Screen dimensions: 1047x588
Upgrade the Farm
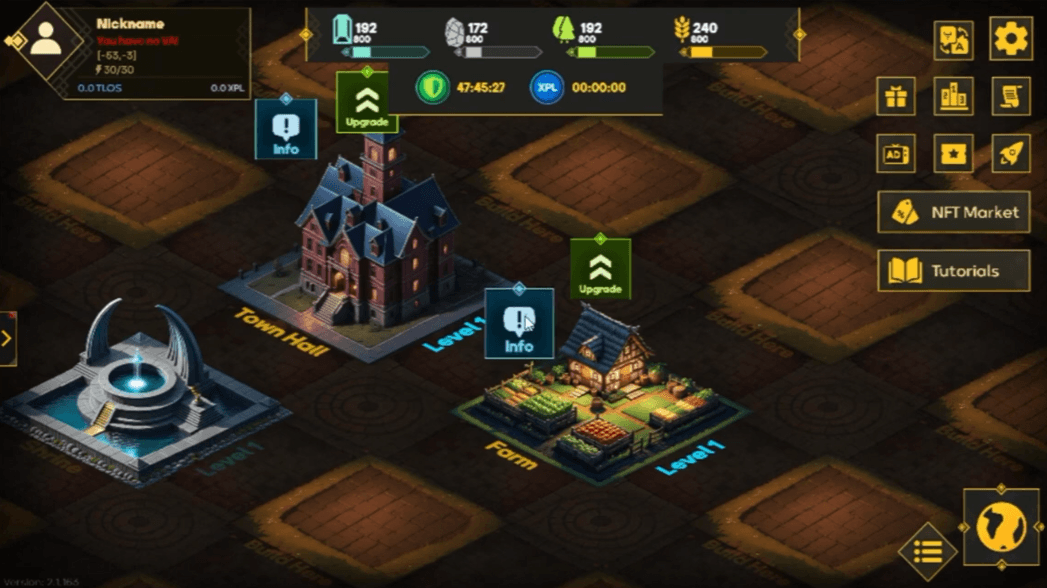[600, 269]
